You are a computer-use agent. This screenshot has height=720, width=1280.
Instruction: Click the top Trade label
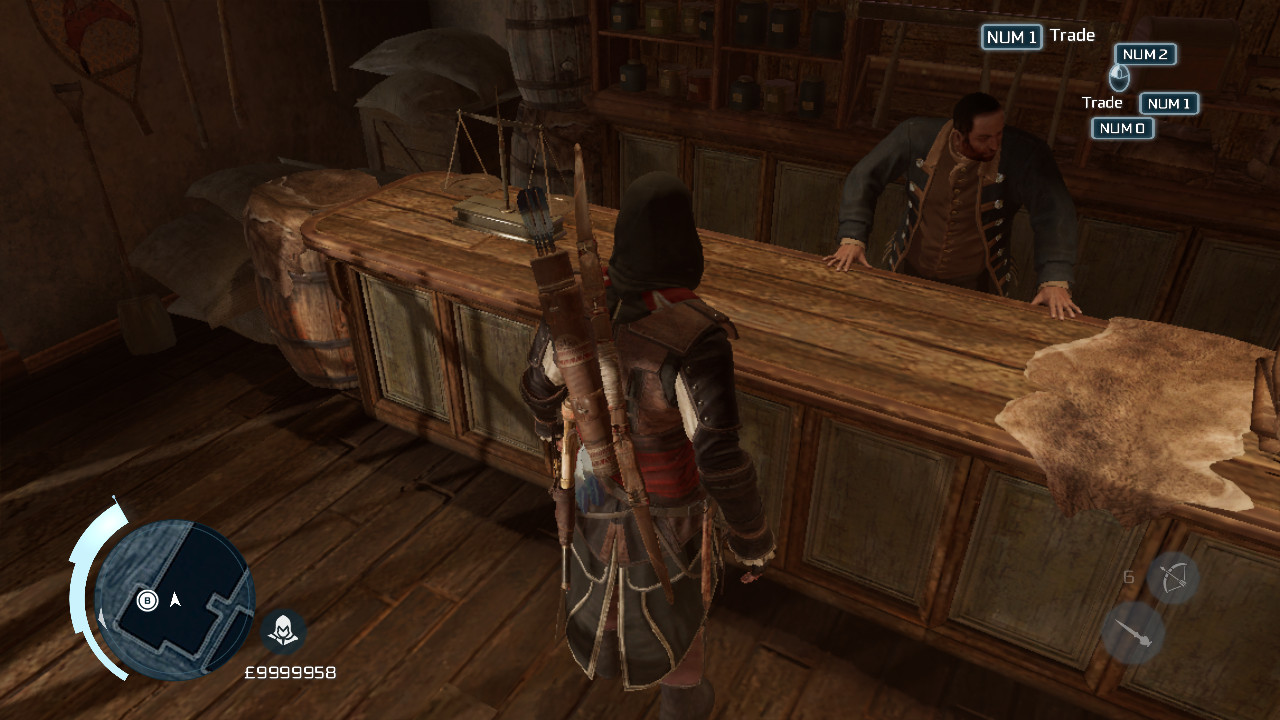(x=1072, y=35)
